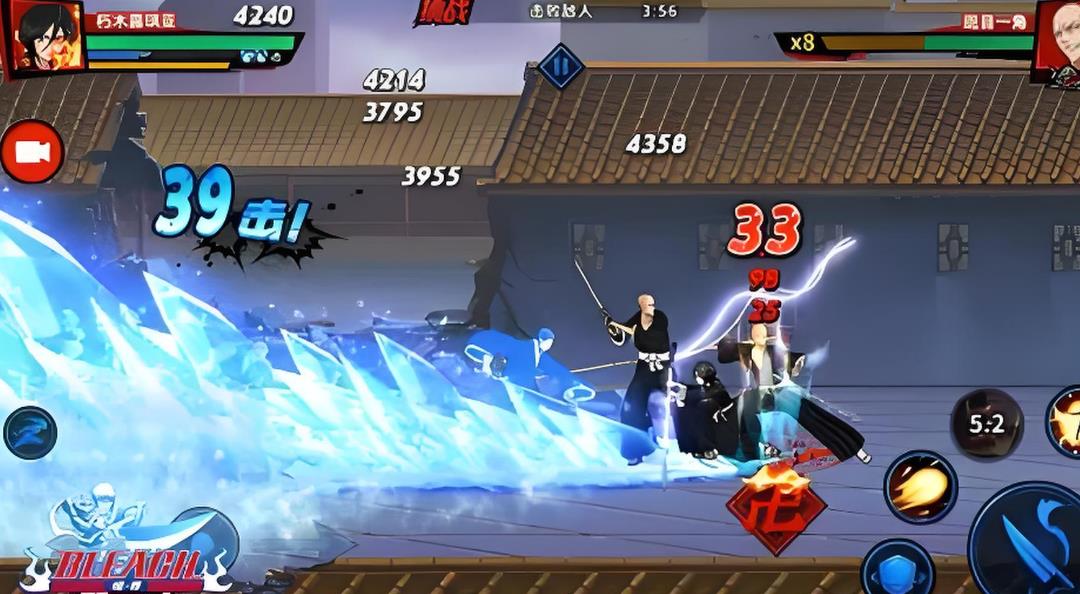Tap the red video record button

coord(32,152)
